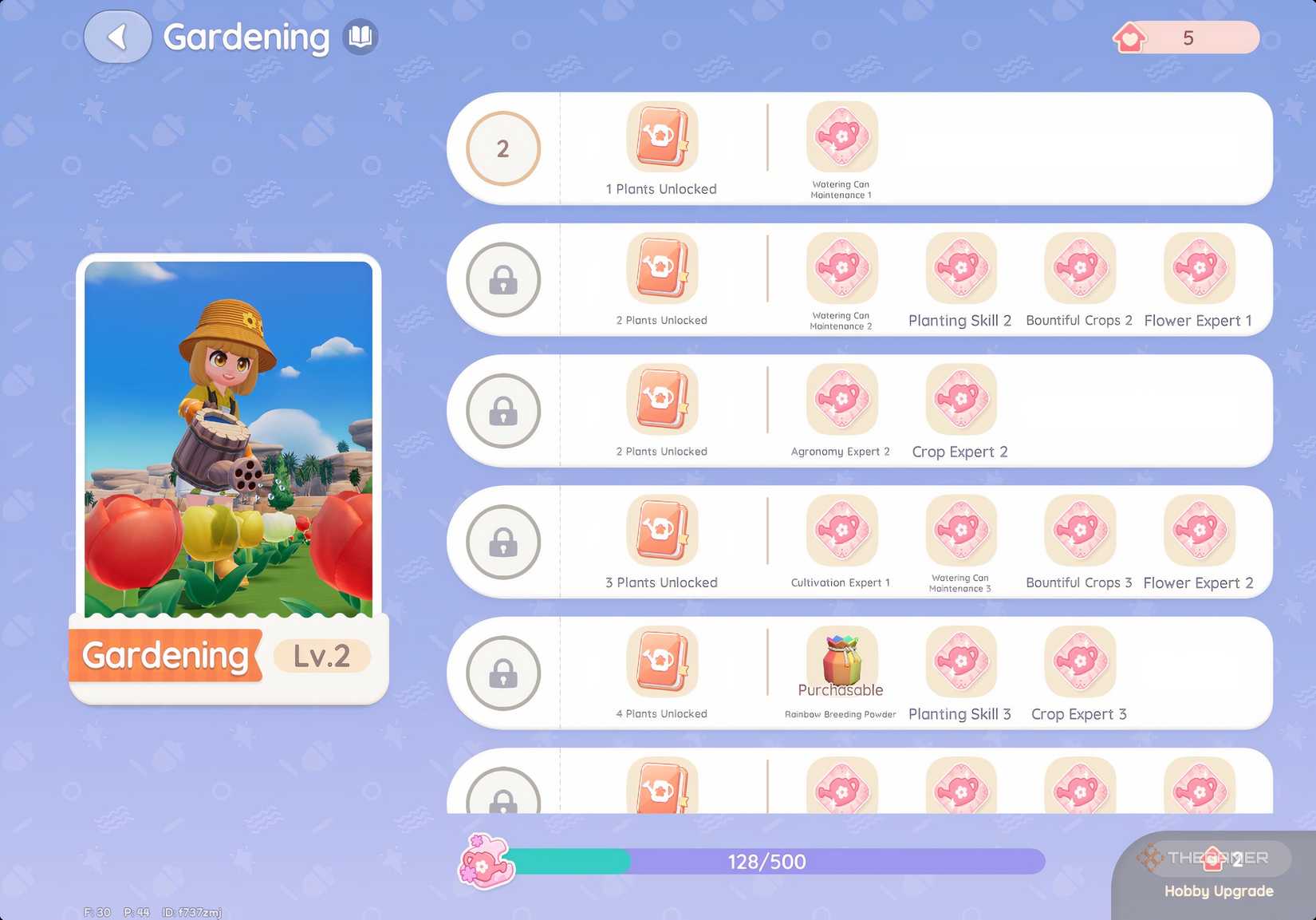Open the Flower Expert 1 skill icon

[1198, 269]
